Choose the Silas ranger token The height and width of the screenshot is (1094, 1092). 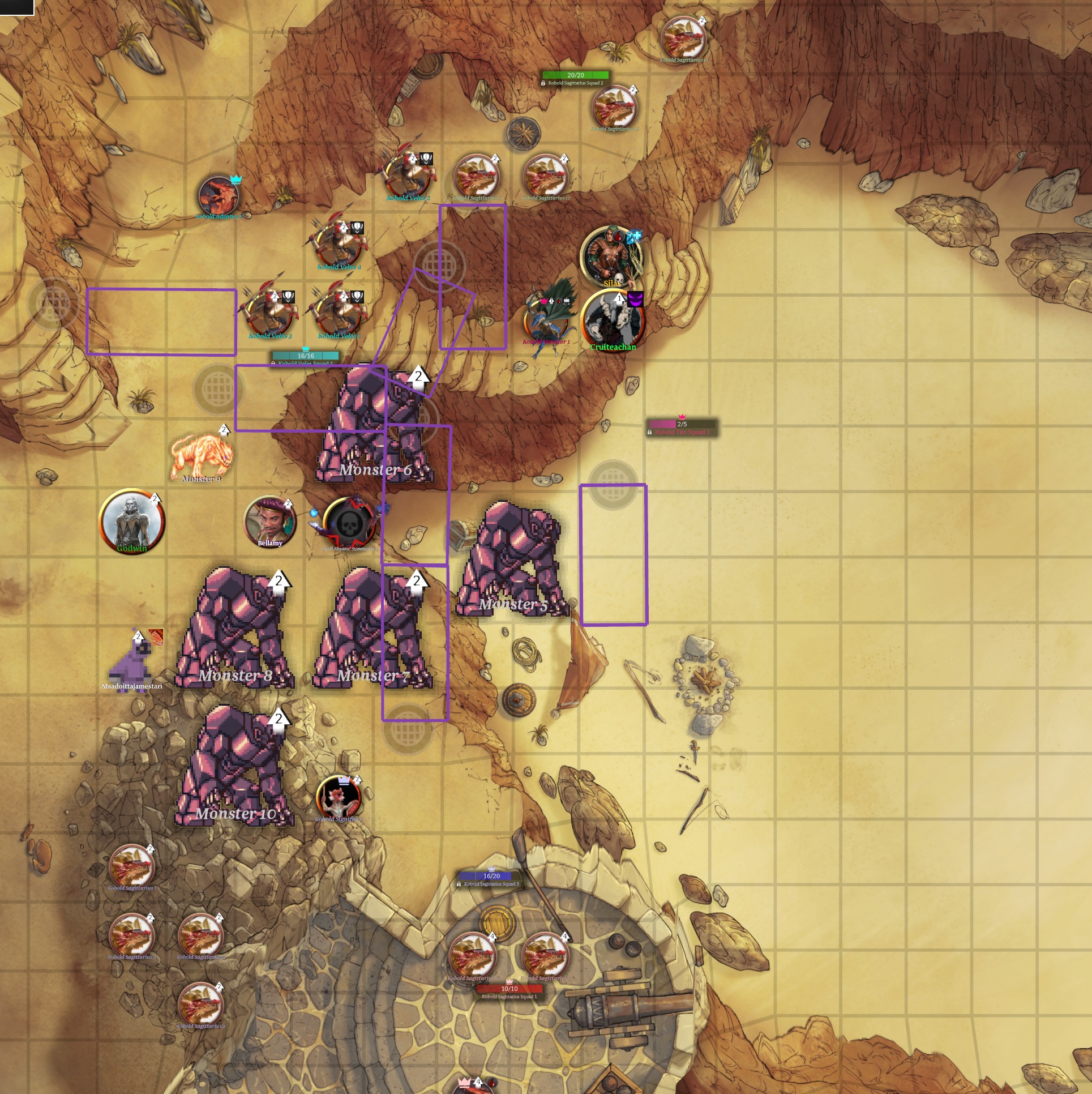click(x=611, y=257)
